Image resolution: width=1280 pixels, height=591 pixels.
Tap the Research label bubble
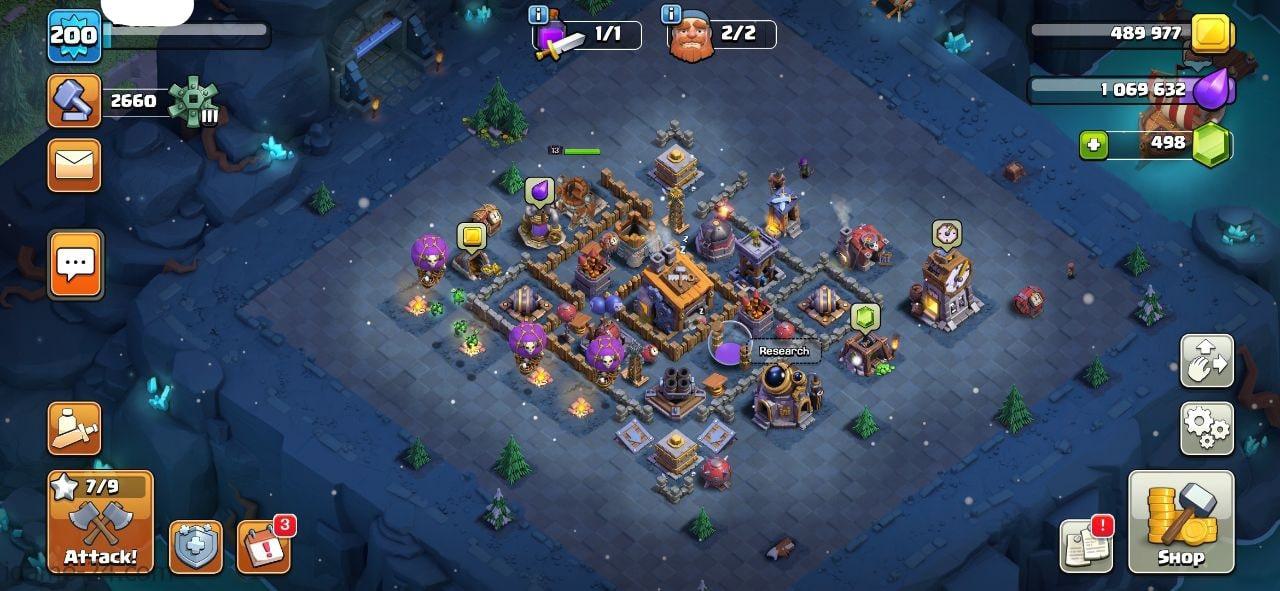point(784,351)
